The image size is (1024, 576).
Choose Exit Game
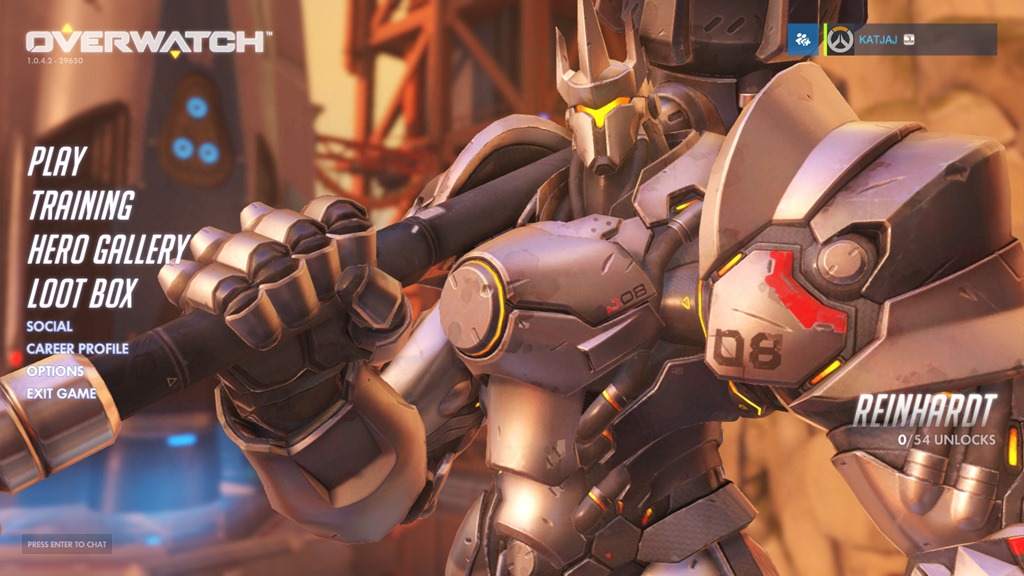61,393
